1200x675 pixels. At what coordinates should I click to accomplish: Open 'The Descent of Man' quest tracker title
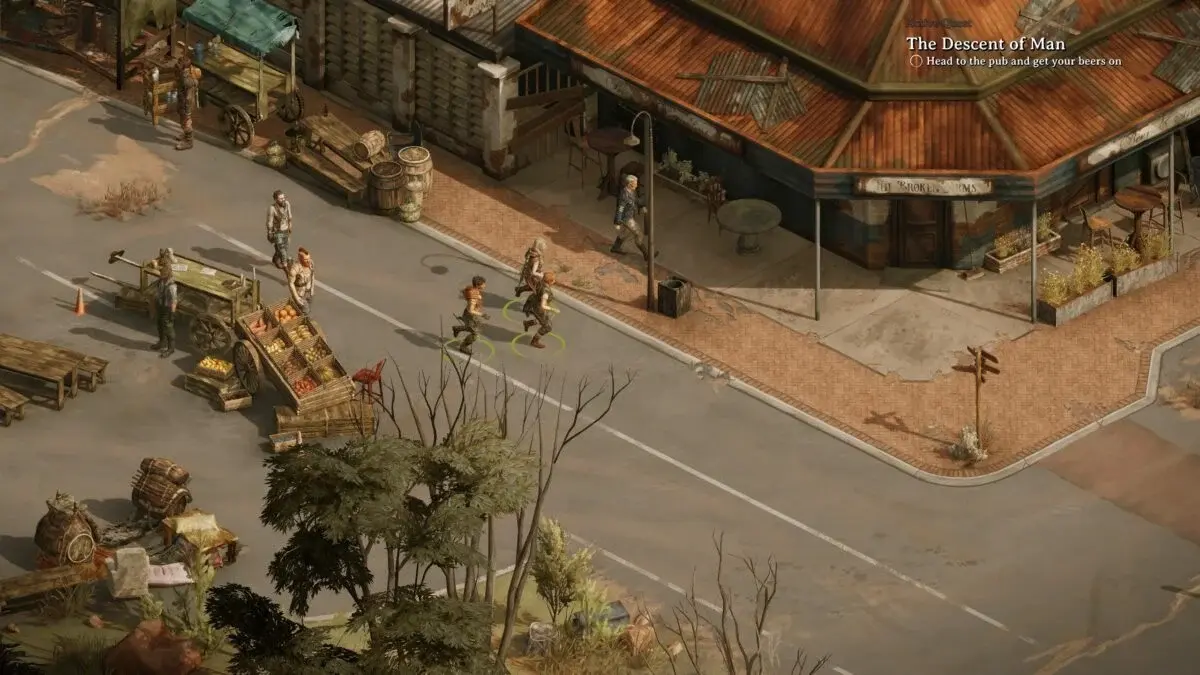[x=985, y=44]
